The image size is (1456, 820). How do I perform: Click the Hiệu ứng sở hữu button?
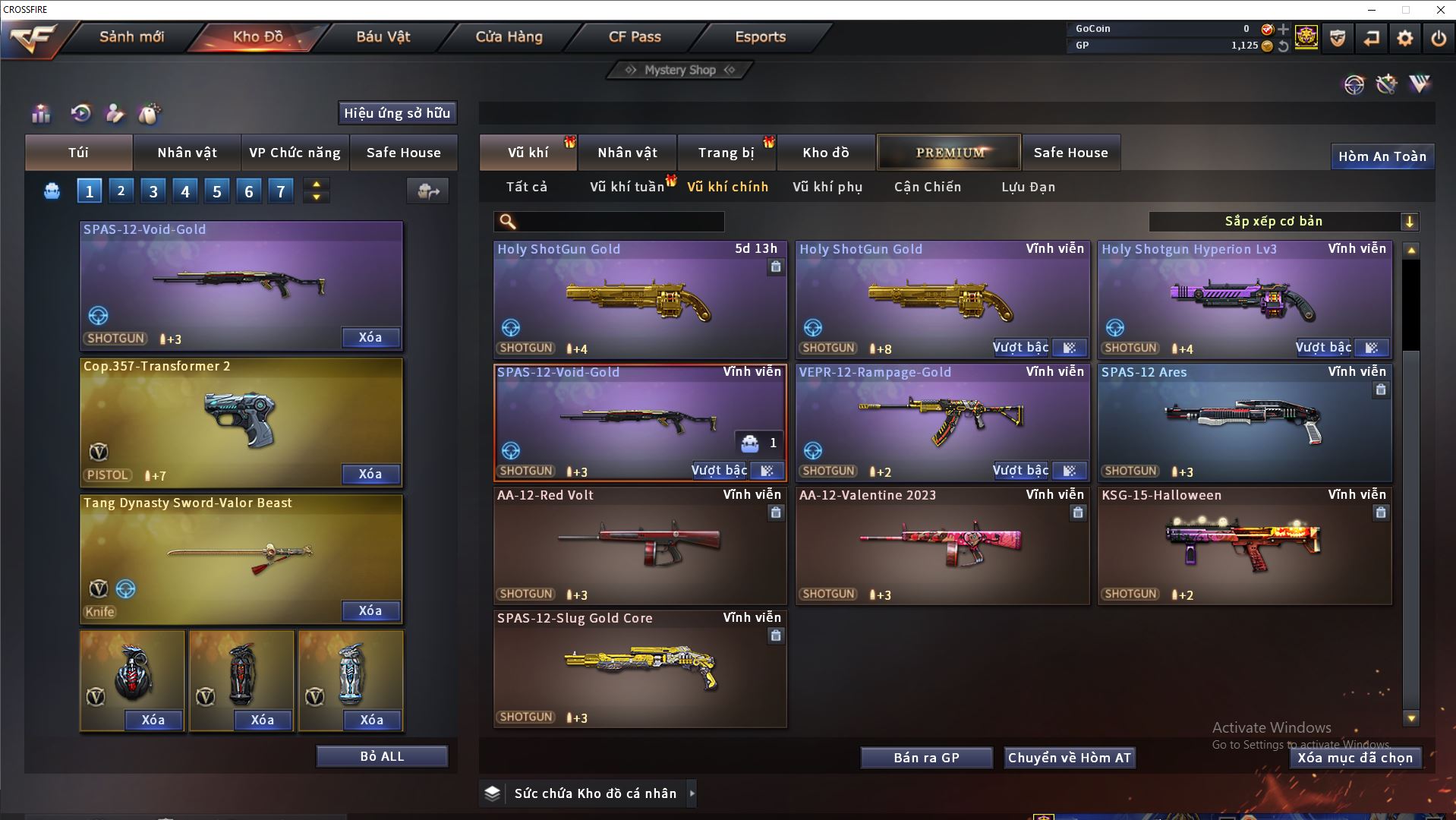[397, 113]
